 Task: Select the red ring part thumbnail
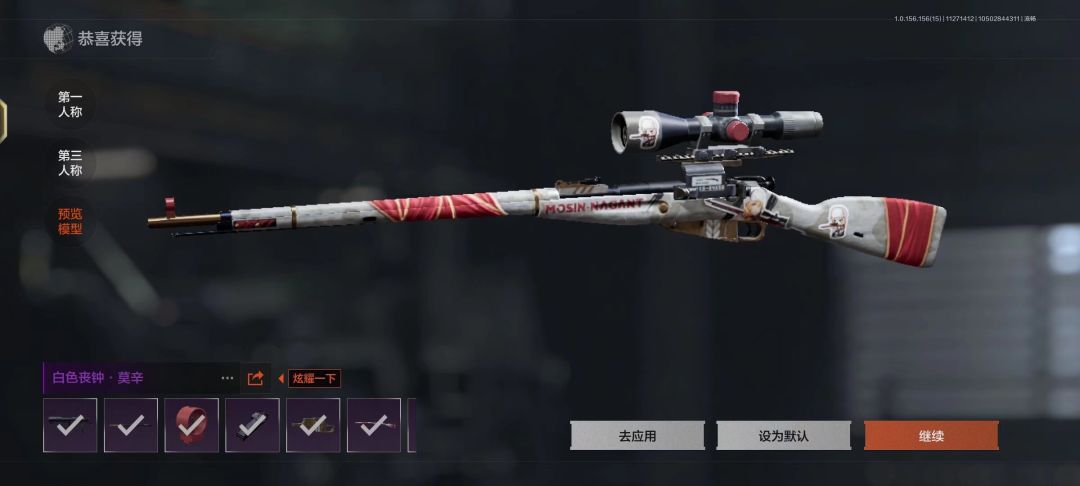191,425
